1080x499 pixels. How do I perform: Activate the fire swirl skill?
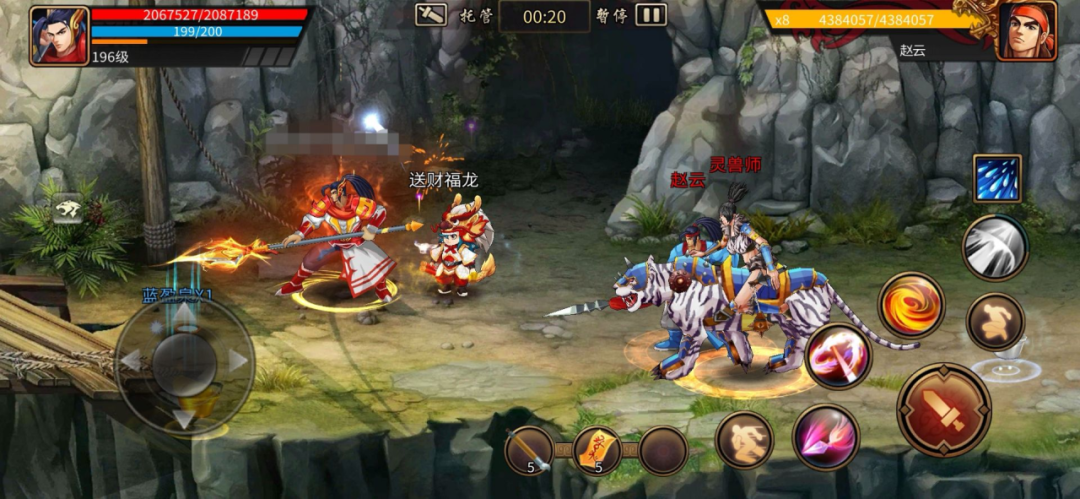(911, 304)
